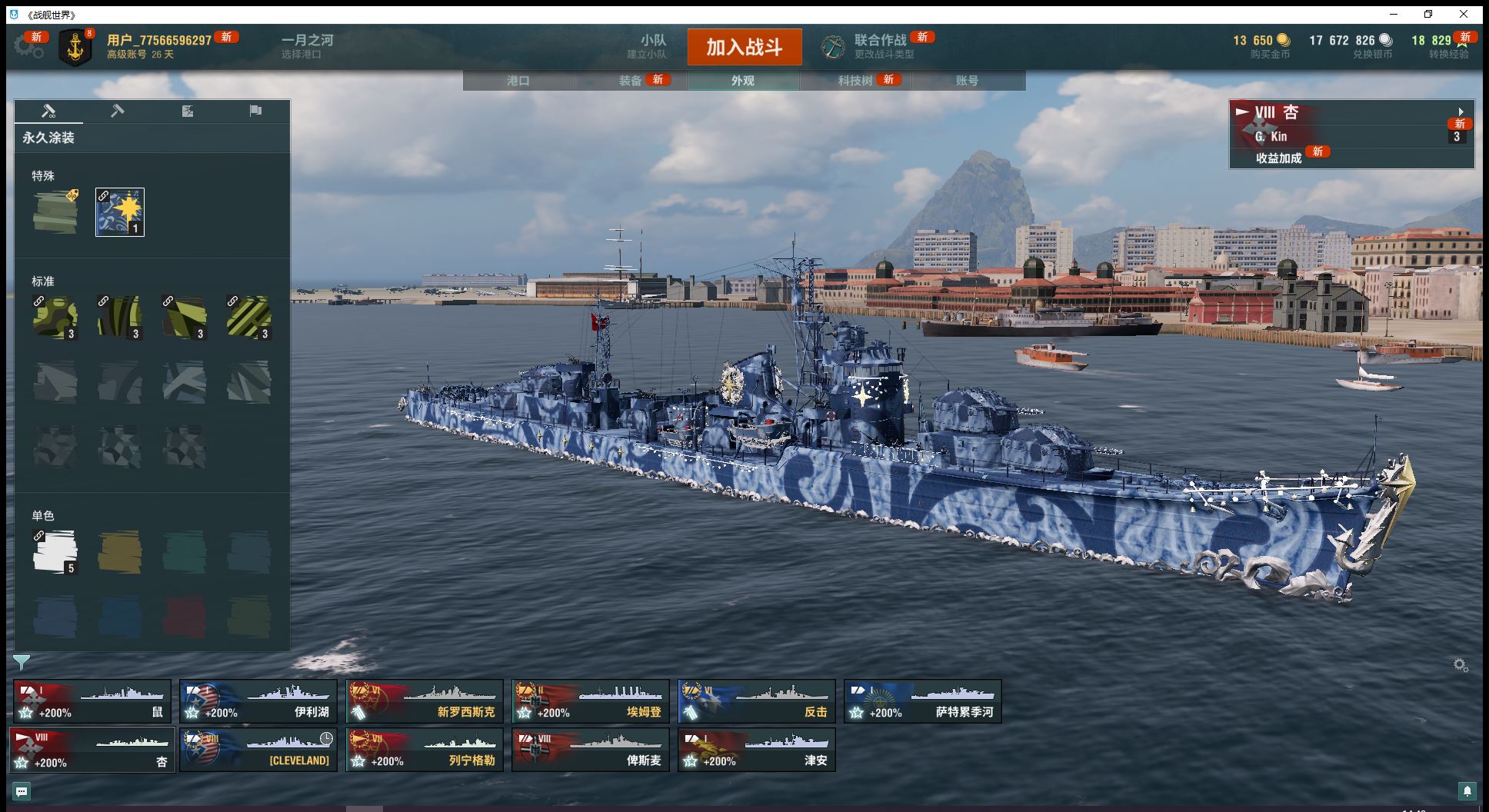The width and height of the screenshot is (1489, 812).
Task: Open the ship carousel filter funnel
Action: 22,662
